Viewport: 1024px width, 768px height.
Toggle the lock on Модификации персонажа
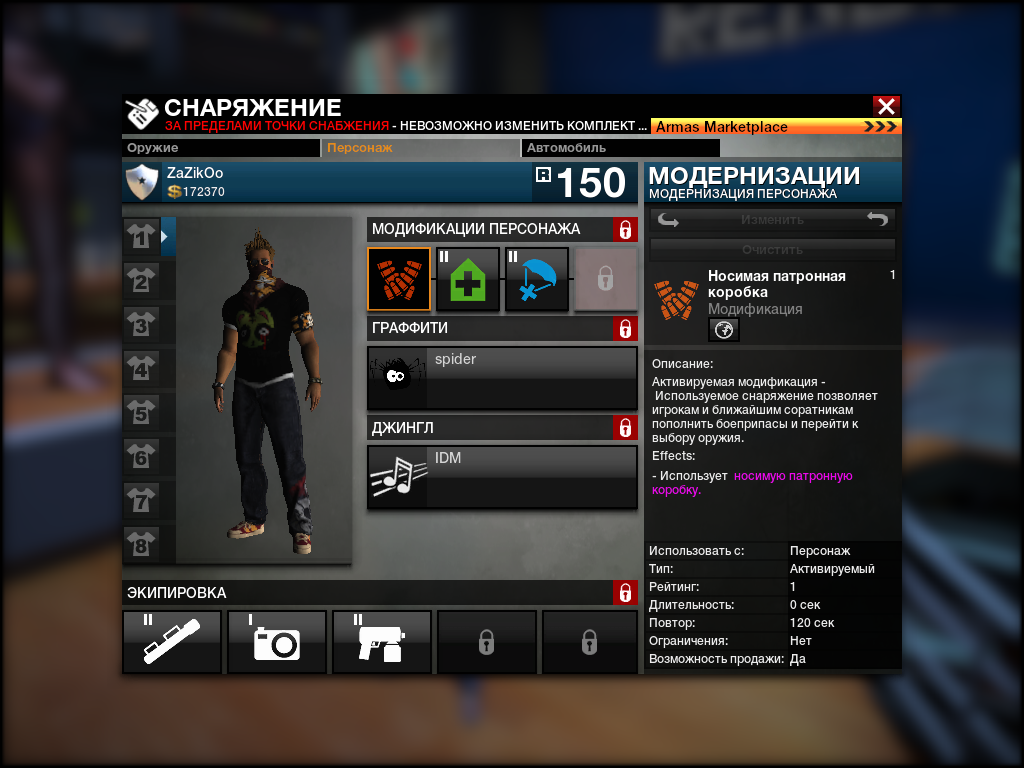625,229
